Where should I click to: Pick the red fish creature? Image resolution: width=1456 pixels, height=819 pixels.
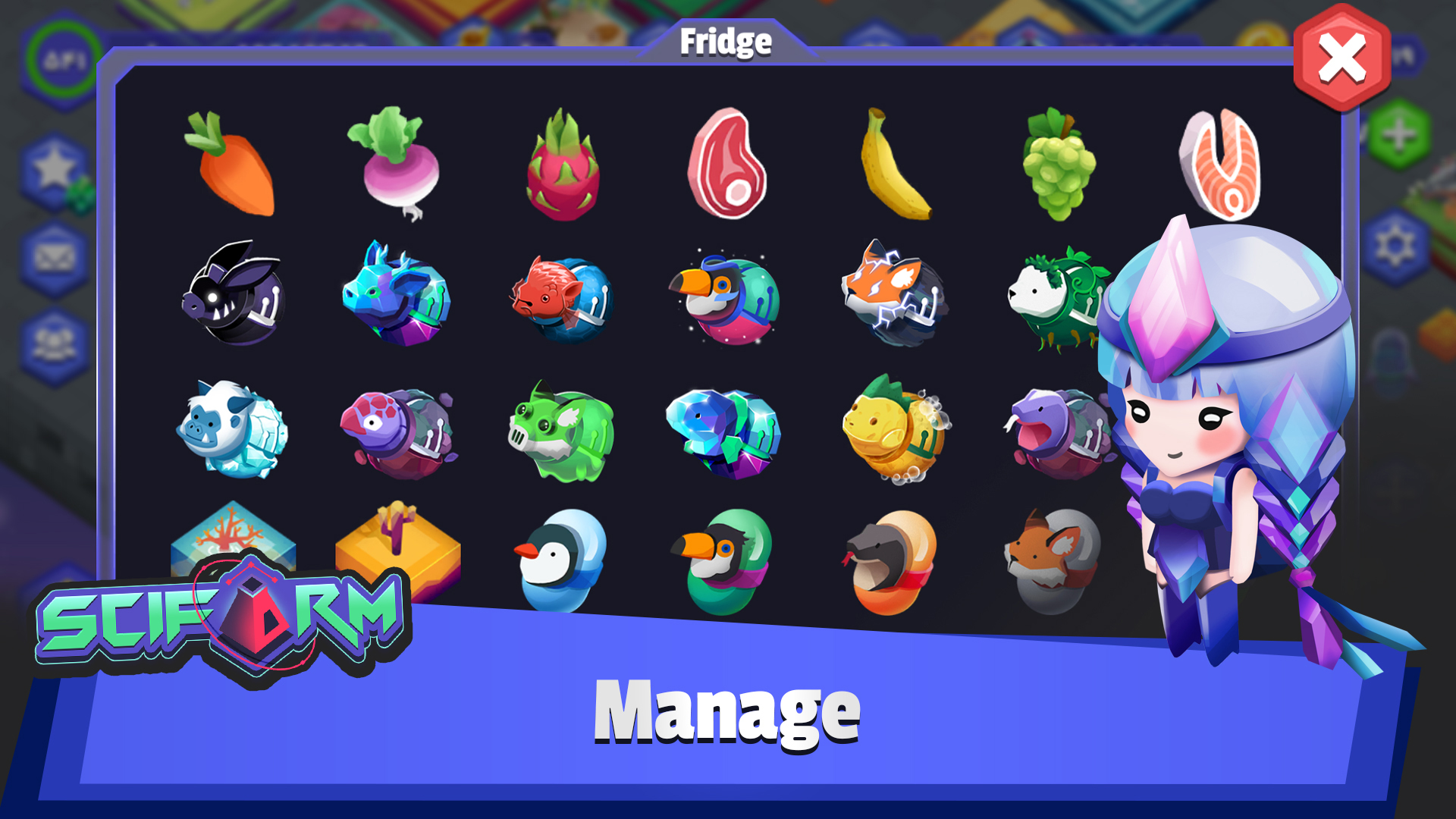tap(561, 297)
